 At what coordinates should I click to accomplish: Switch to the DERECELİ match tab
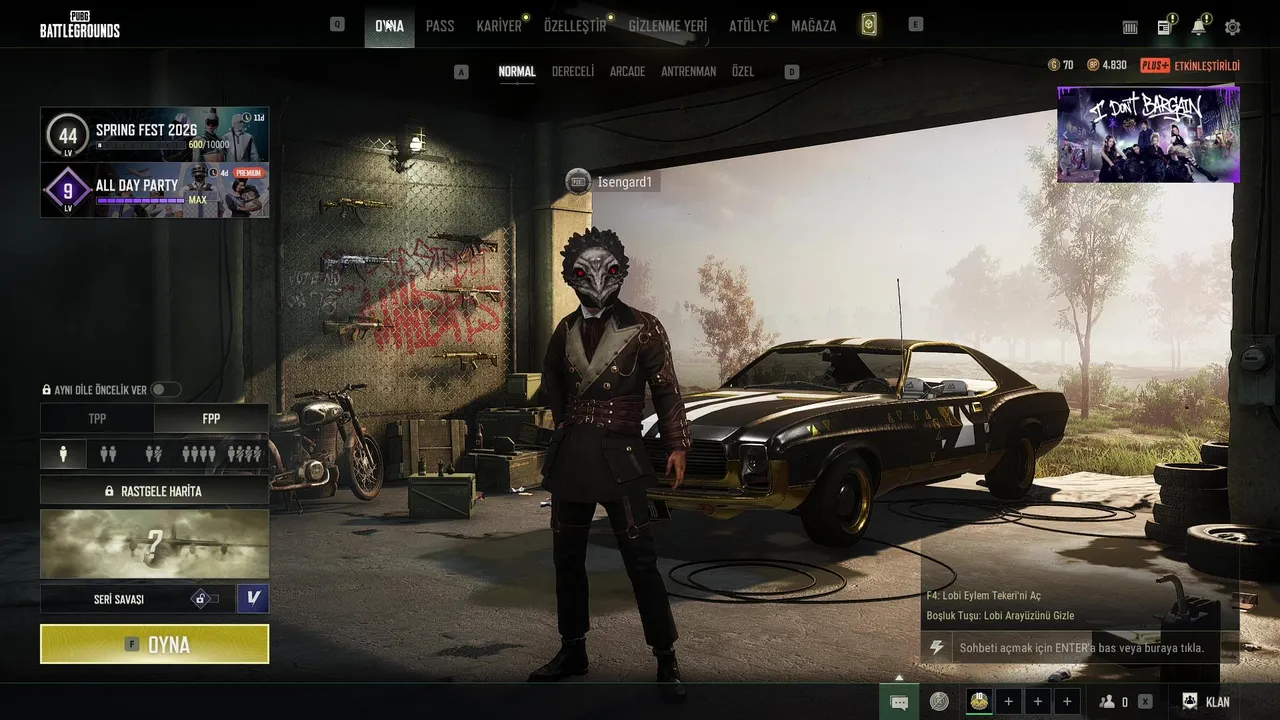(x=573, y=72)
